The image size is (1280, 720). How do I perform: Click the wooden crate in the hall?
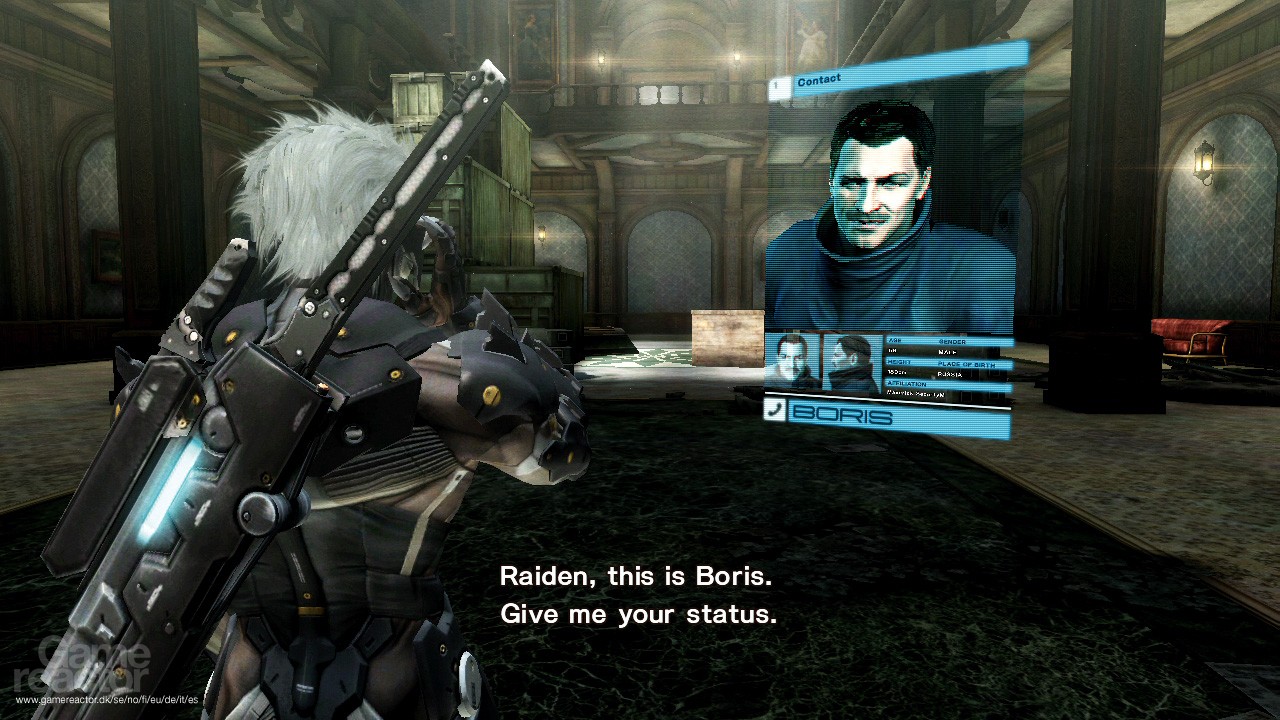pyautogui.click(x=725, y=340)
